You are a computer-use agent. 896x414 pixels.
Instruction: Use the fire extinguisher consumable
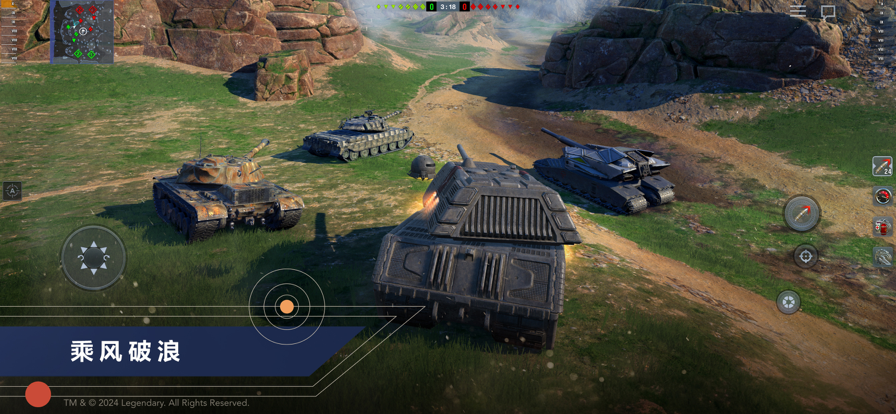pyautogui.click(x=882, y=228)
